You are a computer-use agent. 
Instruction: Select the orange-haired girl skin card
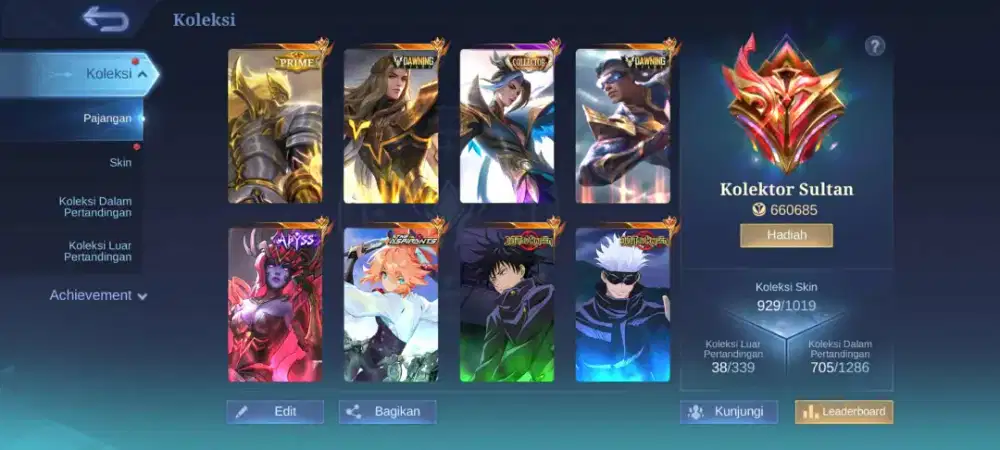[391, 304]
